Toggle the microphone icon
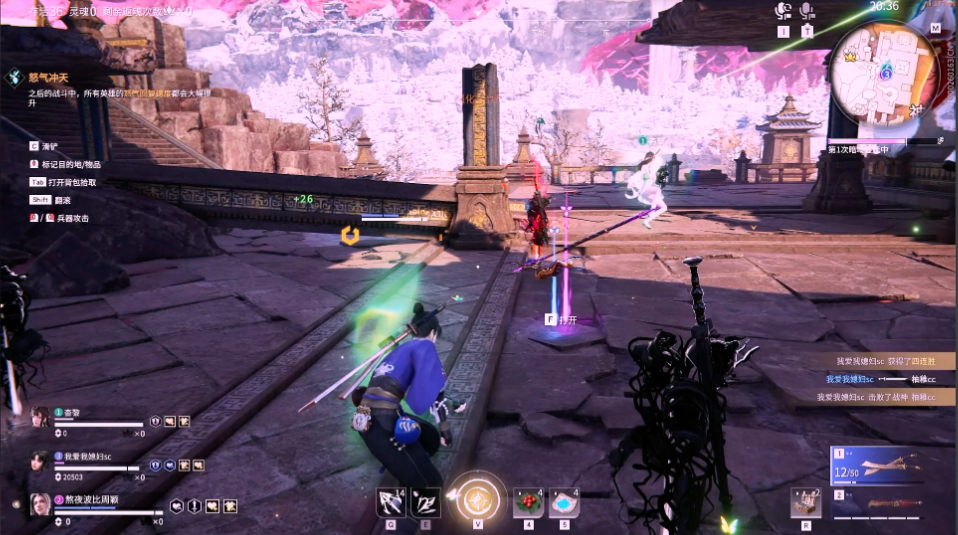The width and height of the screenshot is (958, 535). coord(807,11)
